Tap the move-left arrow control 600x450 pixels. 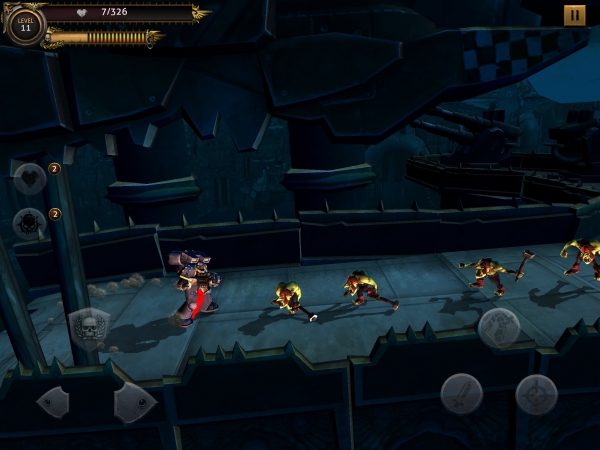[x=54, y=402]
